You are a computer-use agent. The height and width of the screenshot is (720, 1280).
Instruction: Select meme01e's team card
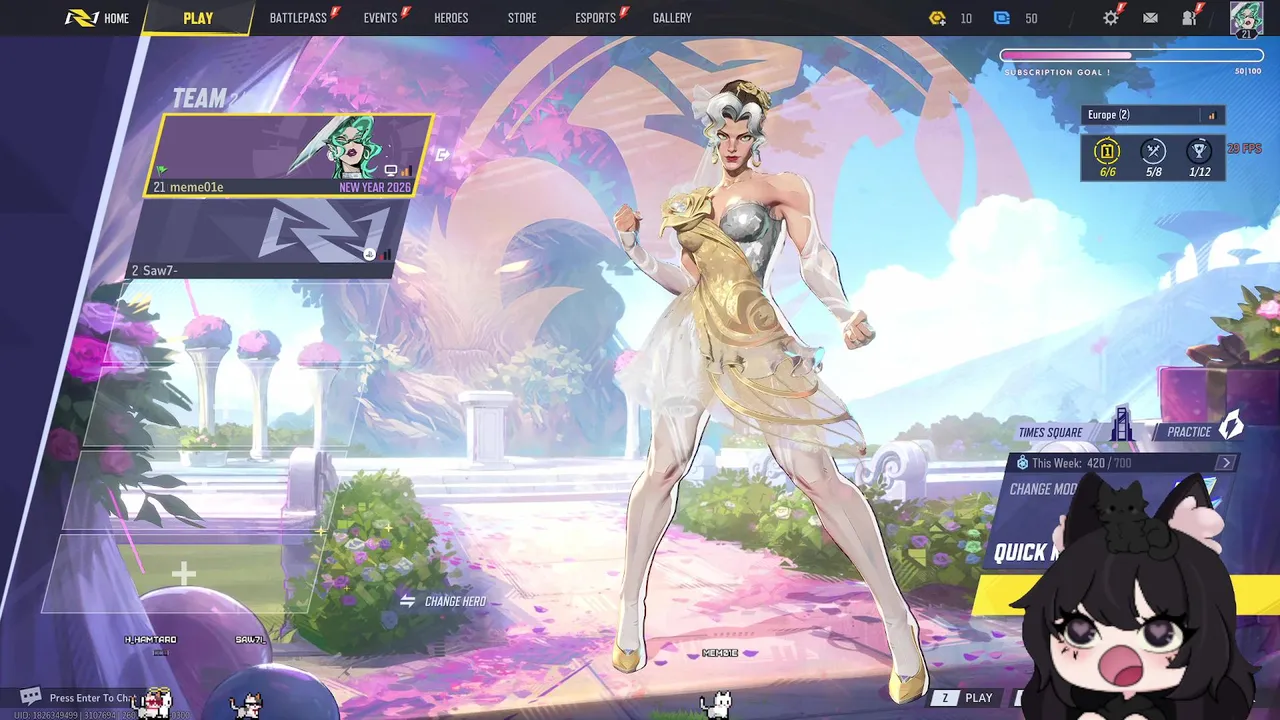pos(290,155)
